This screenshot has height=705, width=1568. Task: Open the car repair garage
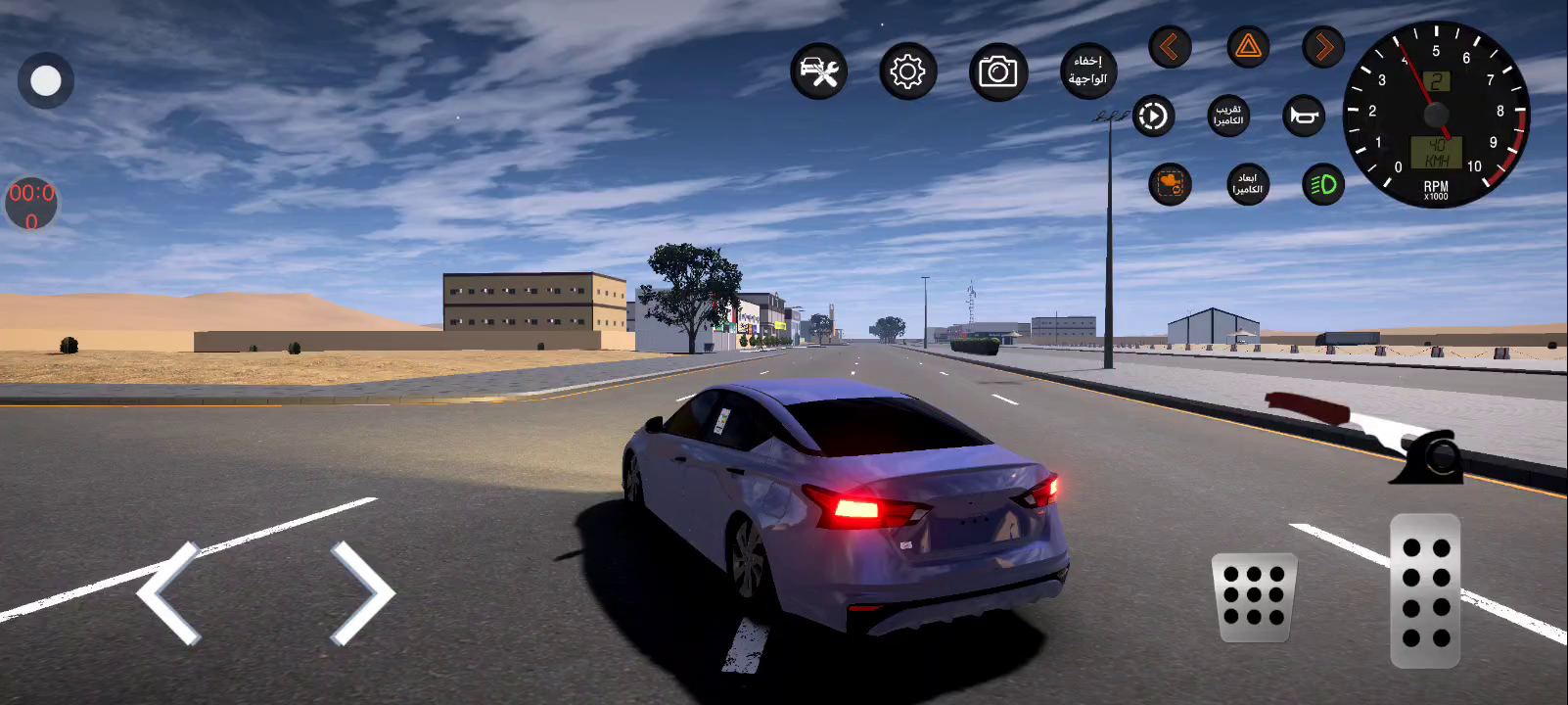point(818,71)
